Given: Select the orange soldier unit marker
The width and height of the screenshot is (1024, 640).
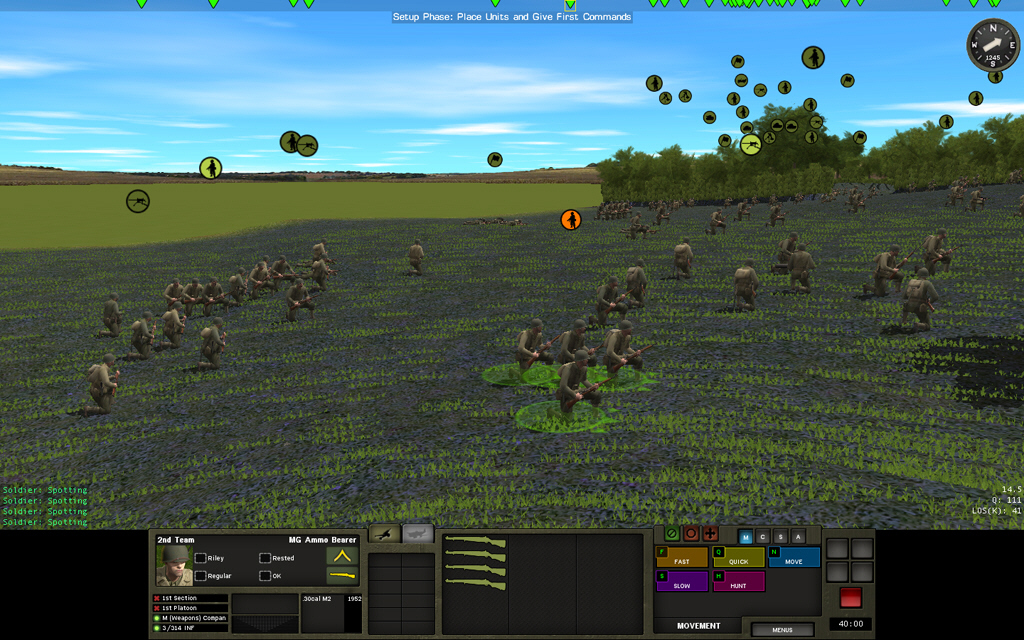Looking at the screenshot, I should coord(570,219).
